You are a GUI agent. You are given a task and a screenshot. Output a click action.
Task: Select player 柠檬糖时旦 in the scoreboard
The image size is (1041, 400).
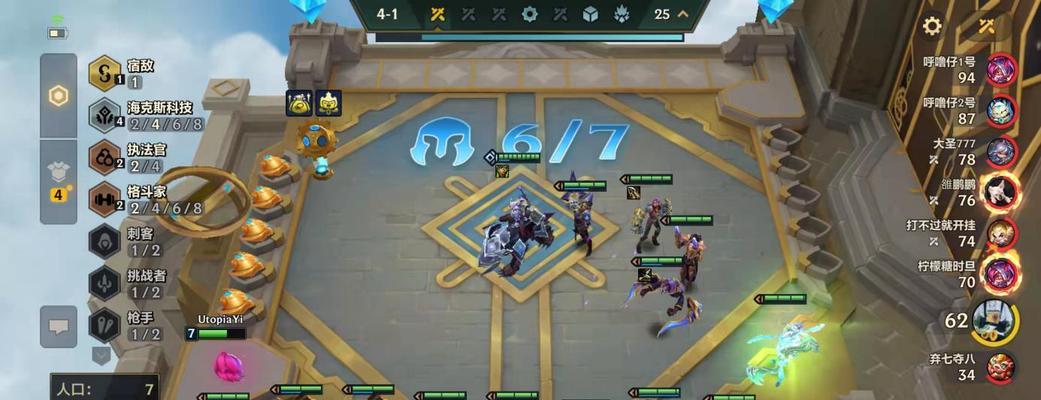point(1001,274)
